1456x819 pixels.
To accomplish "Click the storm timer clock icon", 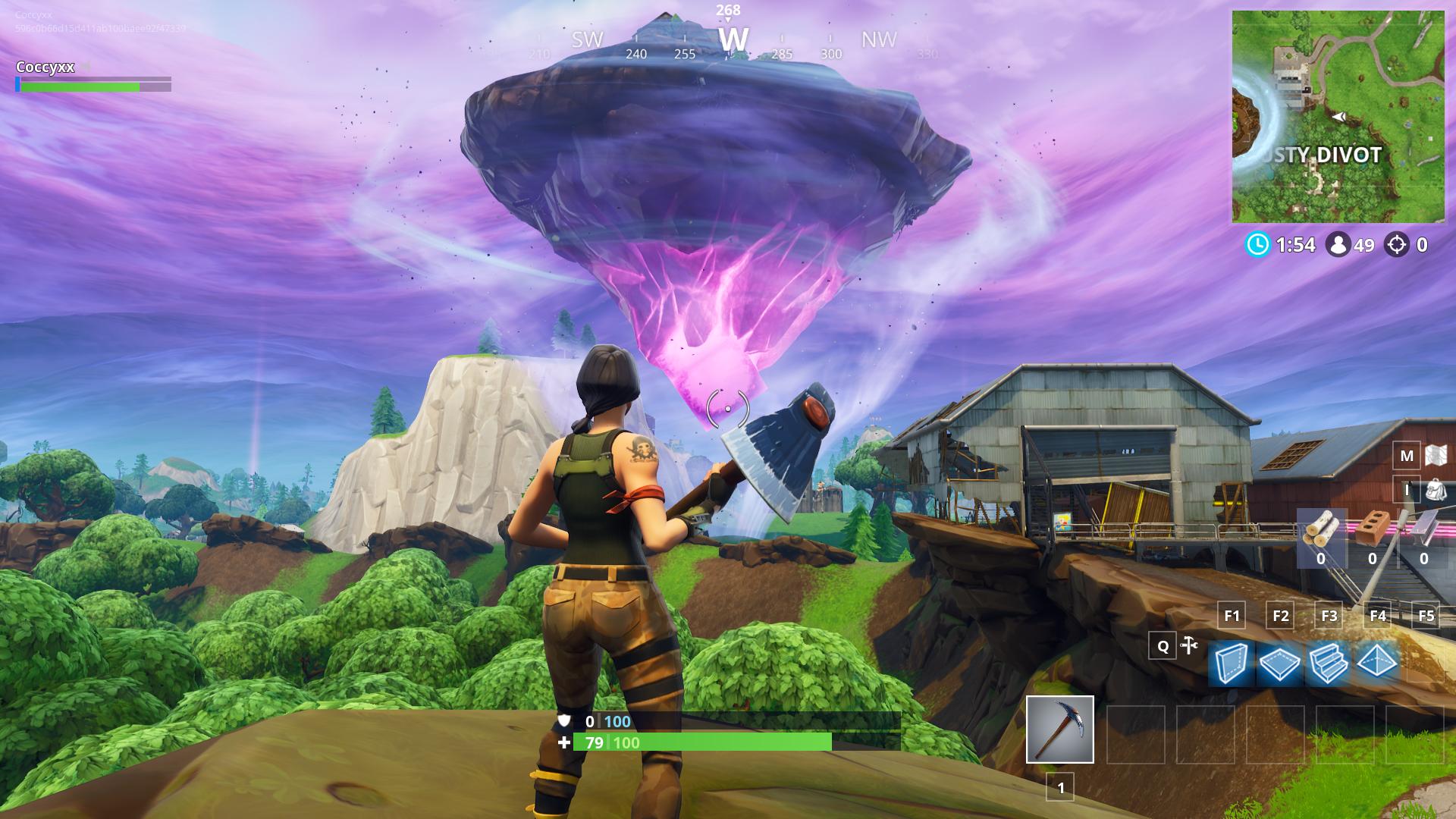I will [x=1258, y=245].
